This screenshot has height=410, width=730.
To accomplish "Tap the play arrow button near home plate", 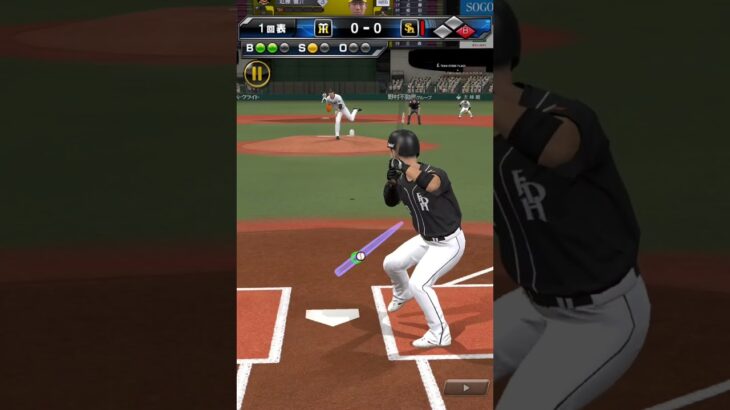I will [x=465, y=387].
